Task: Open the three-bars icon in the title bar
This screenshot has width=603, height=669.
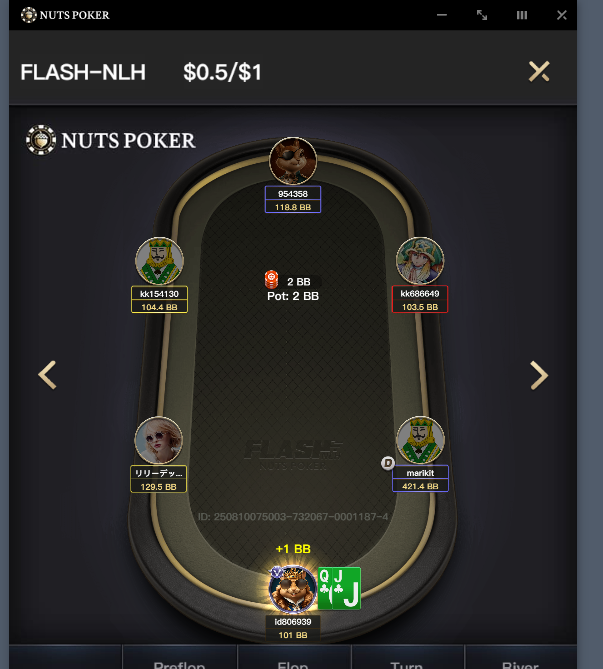Action: [x=522, y=15]
